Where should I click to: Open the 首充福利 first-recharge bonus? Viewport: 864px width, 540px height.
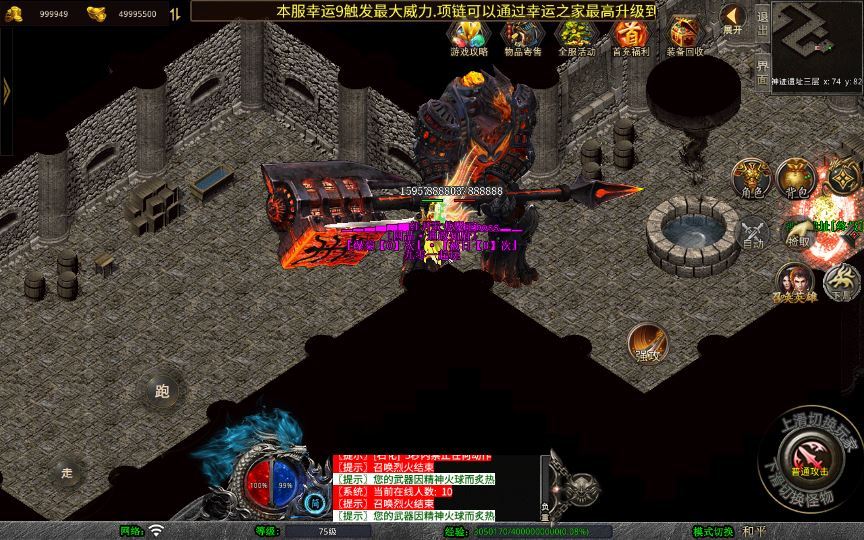point(630,38)
